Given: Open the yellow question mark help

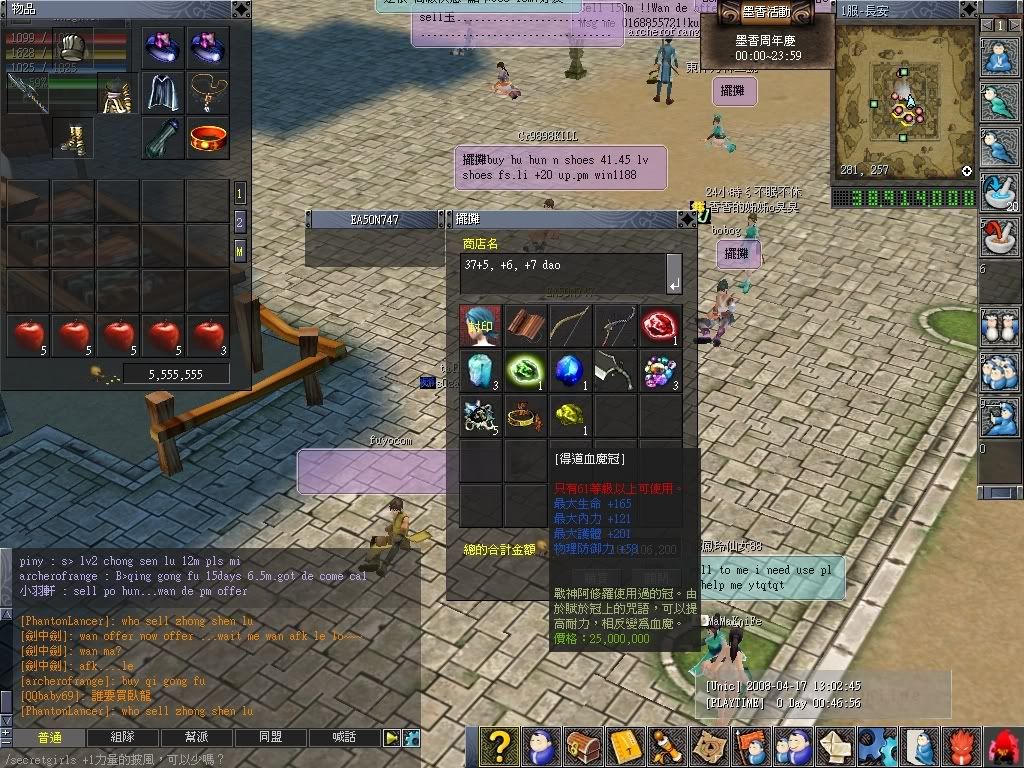Looking at the screenshot, I should click(500, 747).
